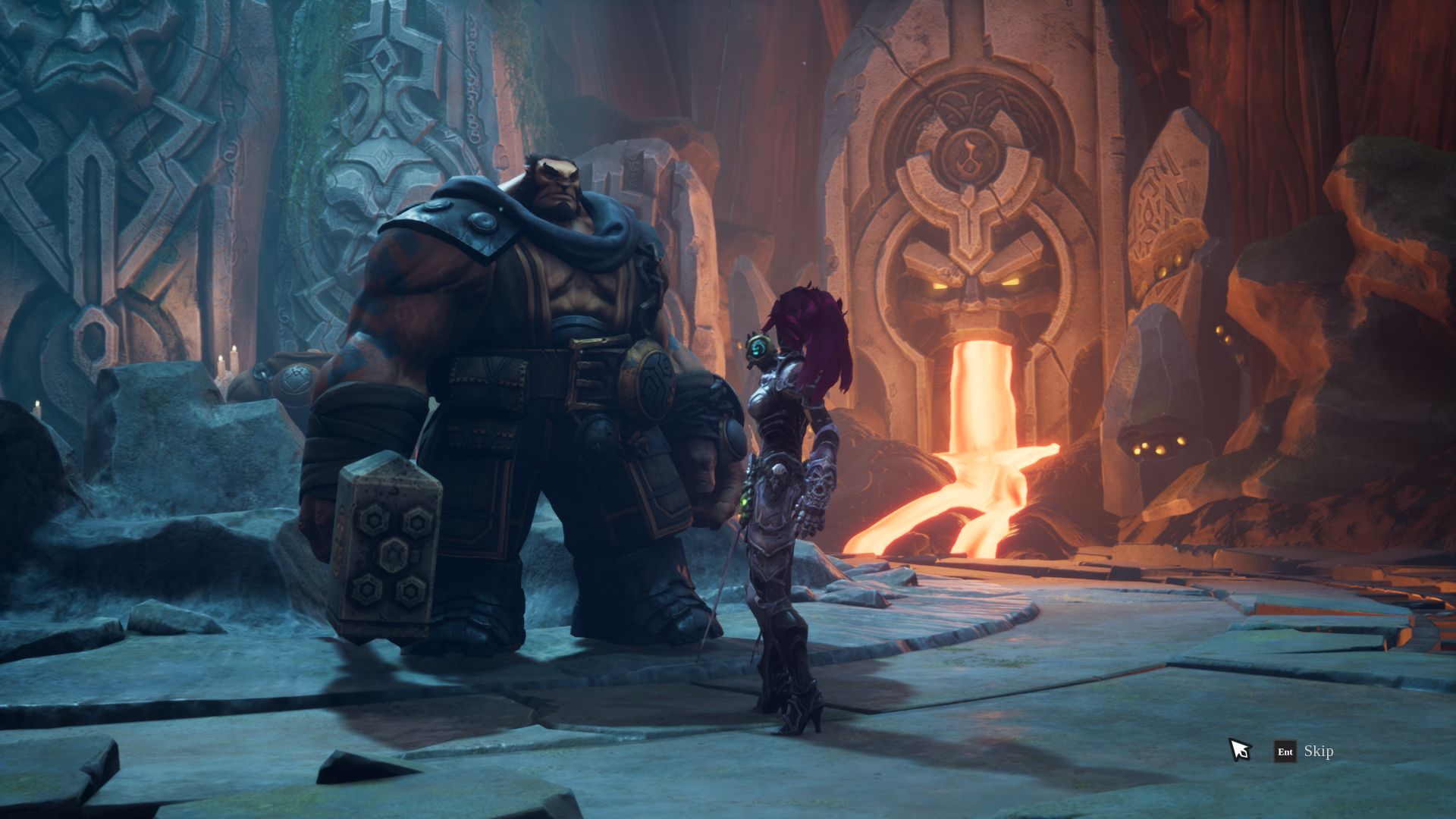
Task: Skip the cutscene using the Skip label
Action: pos(1318,752)
